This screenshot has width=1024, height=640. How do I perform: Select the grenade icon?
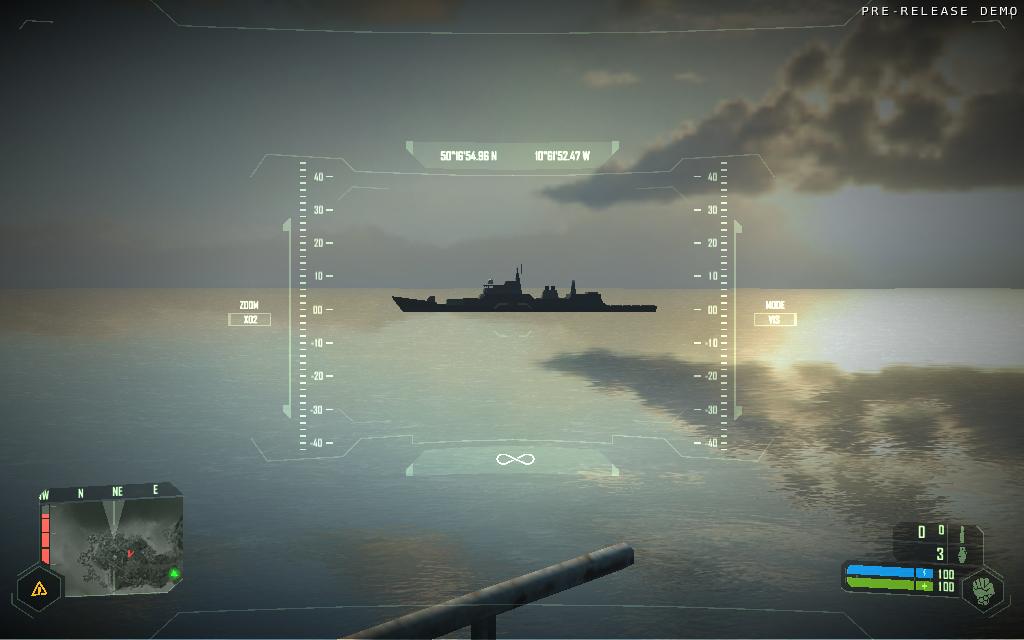coord(963,554)
